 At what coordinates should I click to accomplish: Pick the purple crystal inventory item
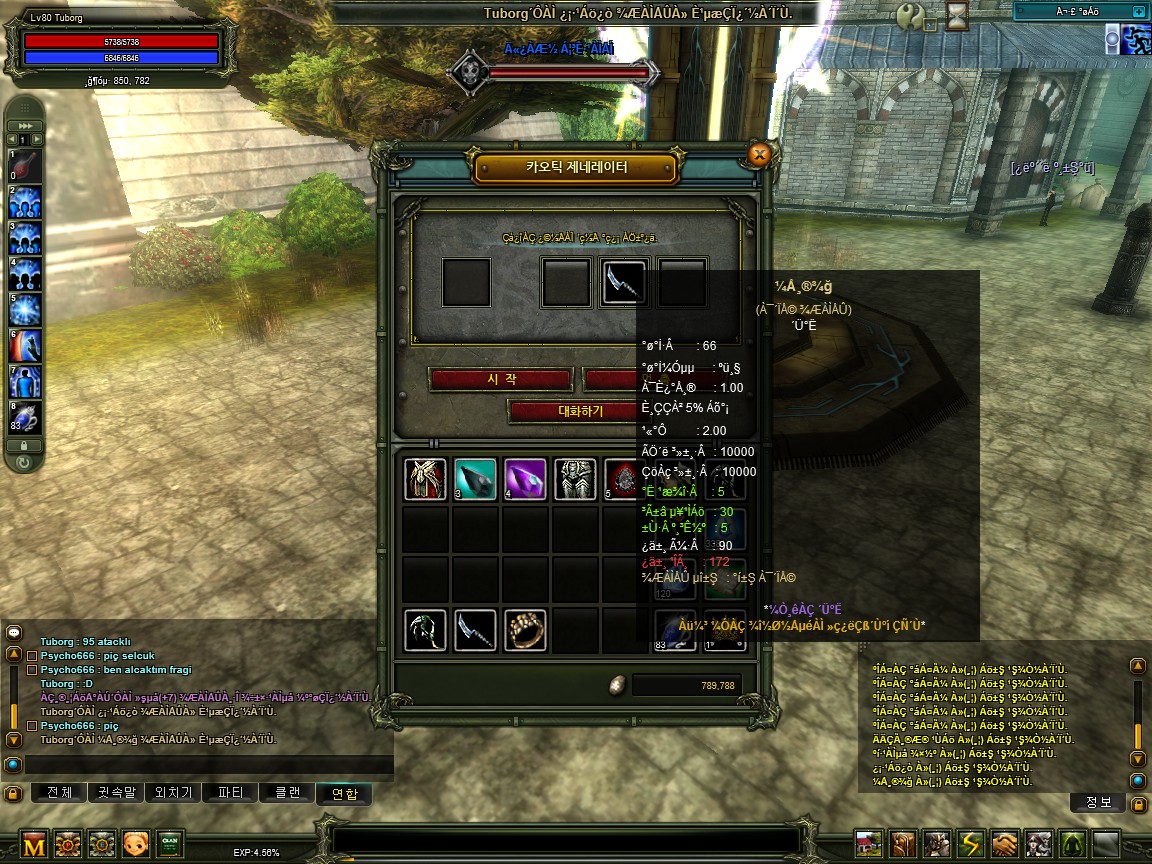click(525, 479)
